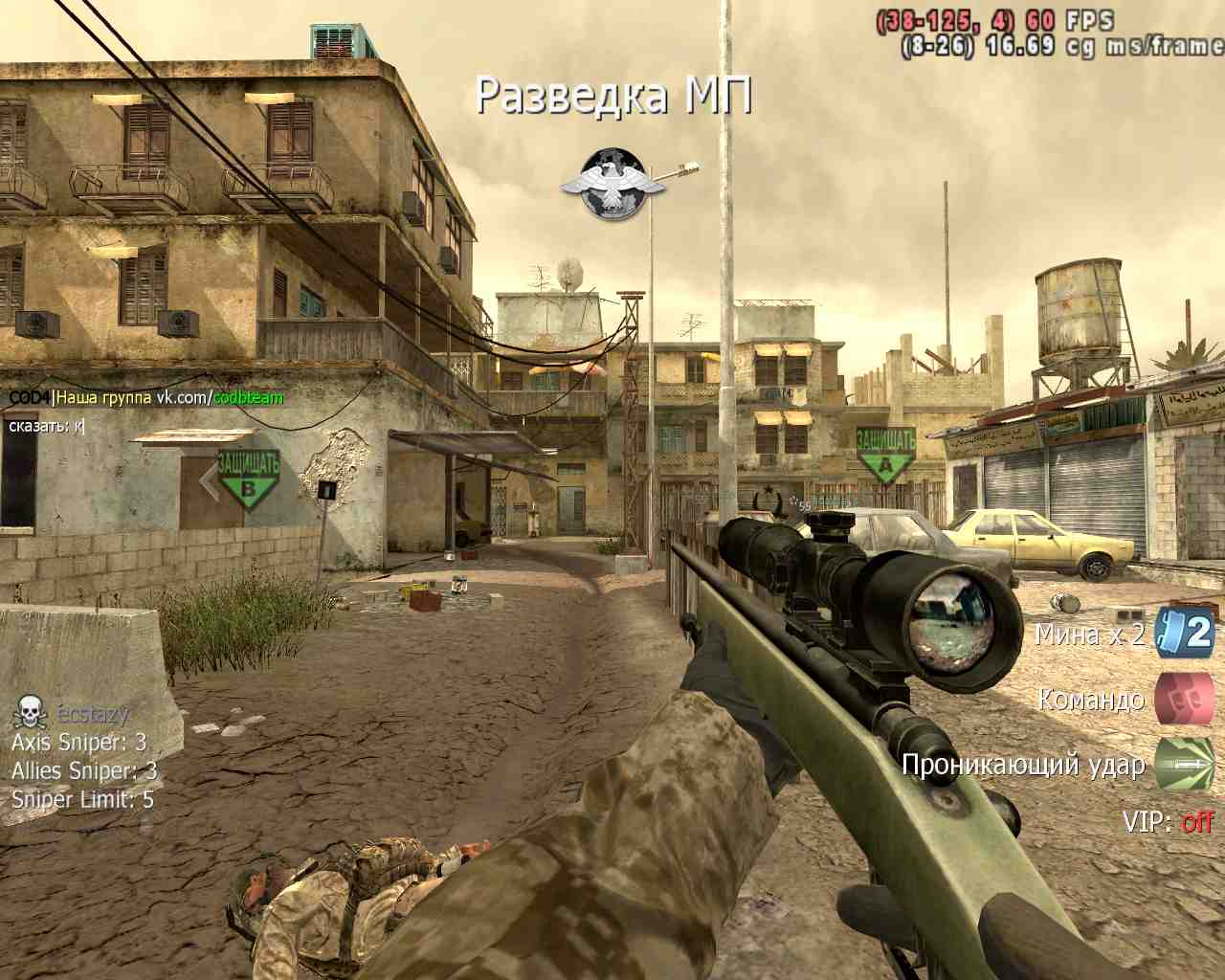Screen dimensions: 1225x980
Task: Open the vk.com/codbteam link in chat
Action: [220, 397]
